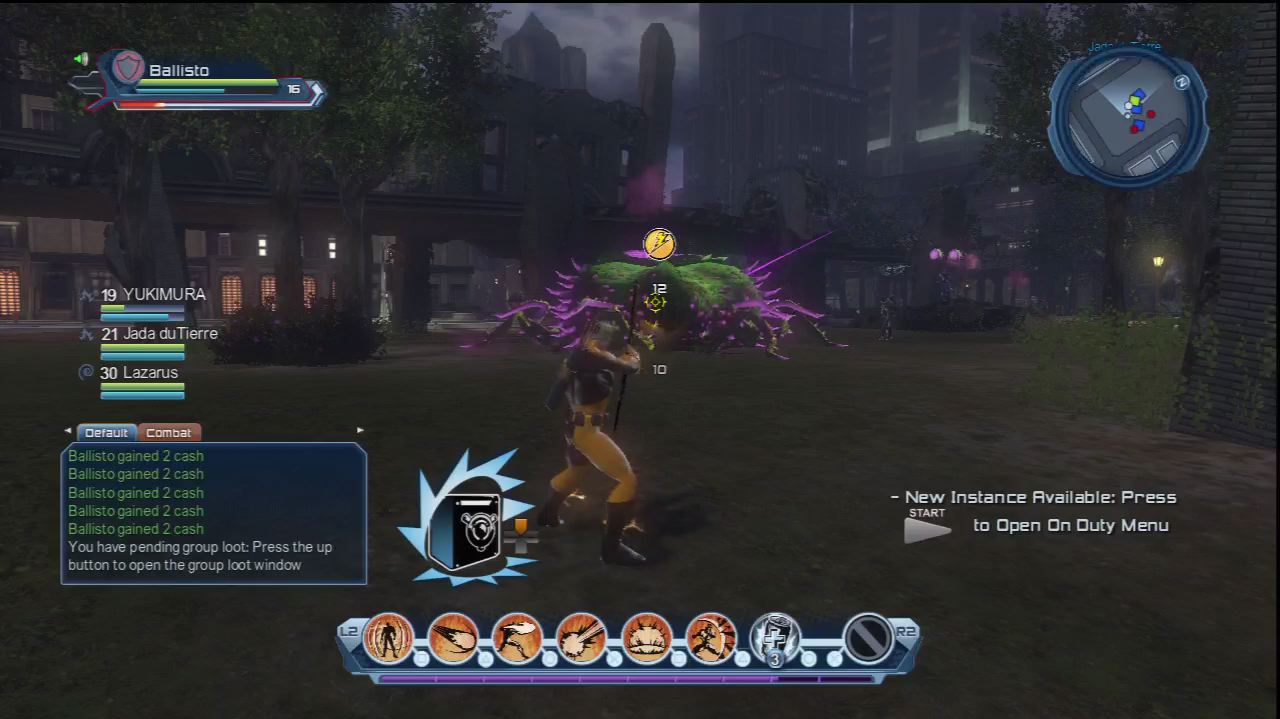Cast the ground dome explosion ability

tap(647, 637)
